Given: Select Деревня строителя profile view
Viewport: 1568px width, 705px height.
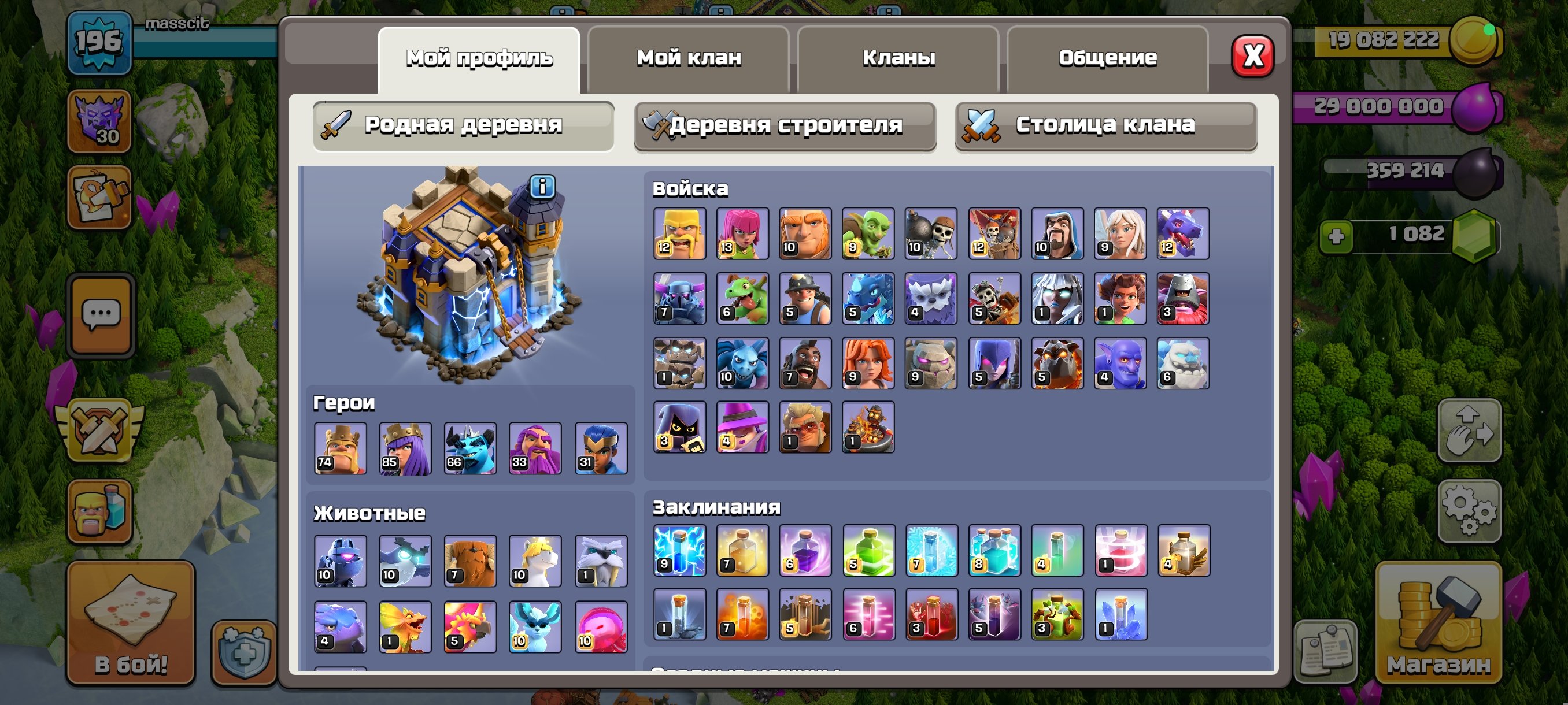Looking at the screenshot, I should [x=785, y=126].
